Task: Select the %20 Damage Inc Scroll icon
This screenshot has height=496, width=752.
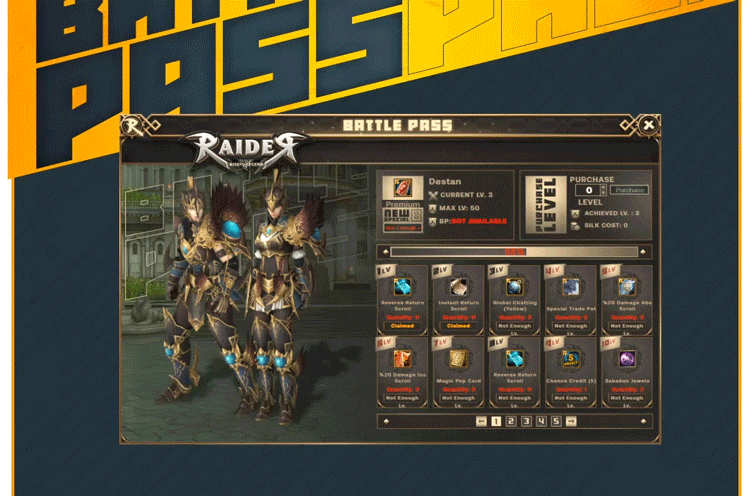Action: [x=402, y=358]
